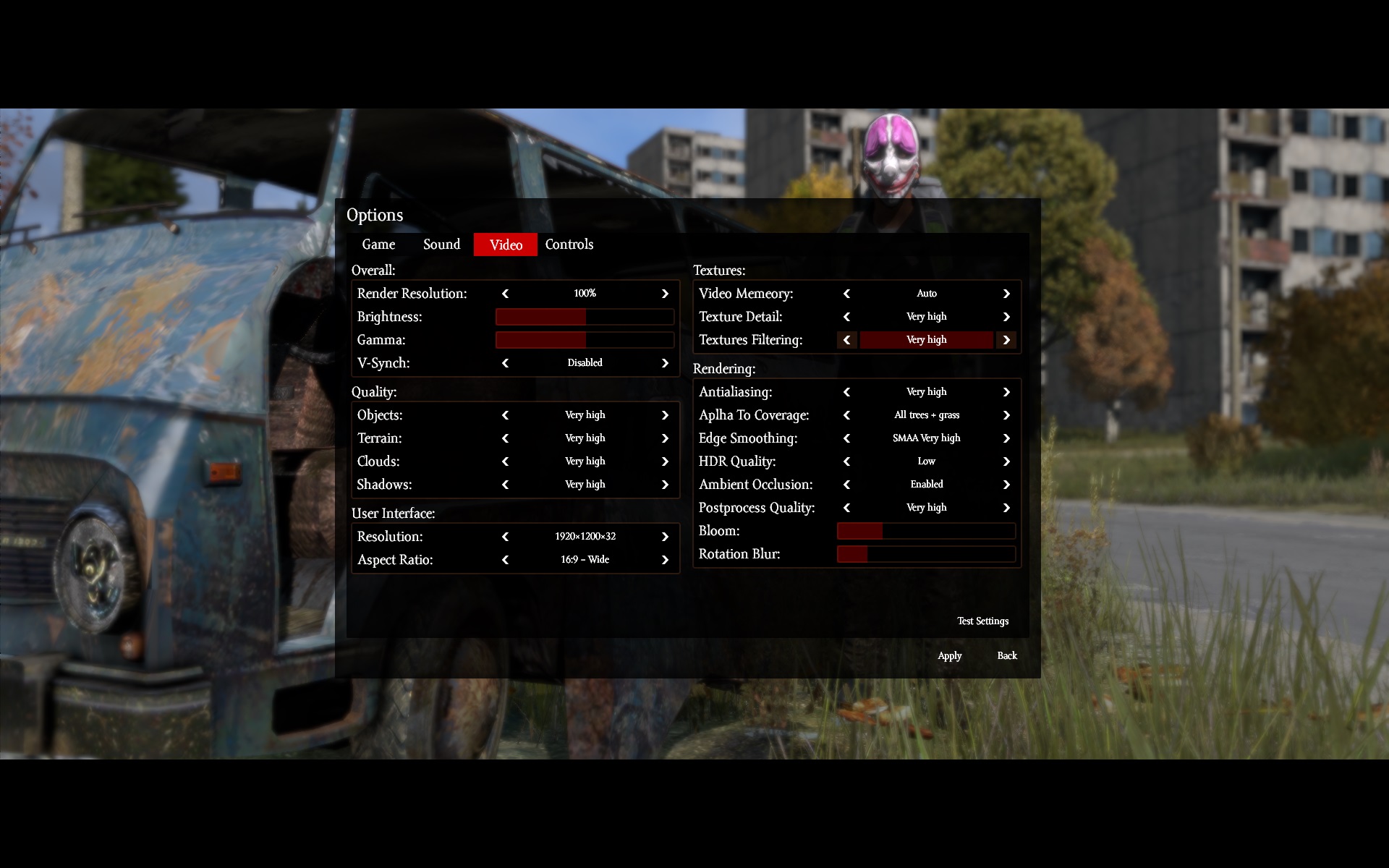This screenshot has height=868, width=1389.
Task: Click the Video tab
Action: [x=506, y=244]
